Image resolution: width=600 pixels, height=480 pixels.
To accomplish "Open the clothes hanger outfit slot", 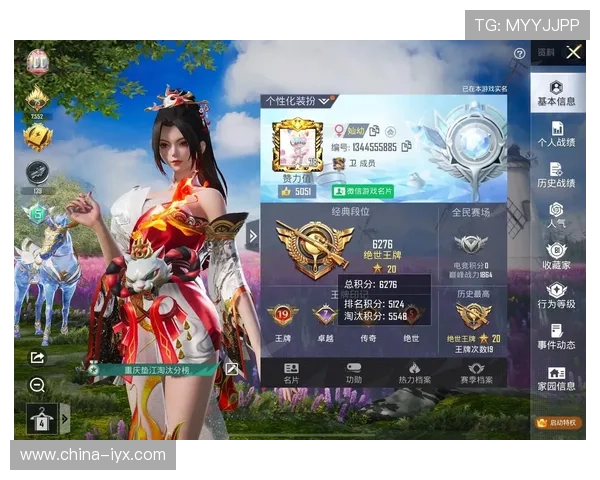I will [42, 419].
